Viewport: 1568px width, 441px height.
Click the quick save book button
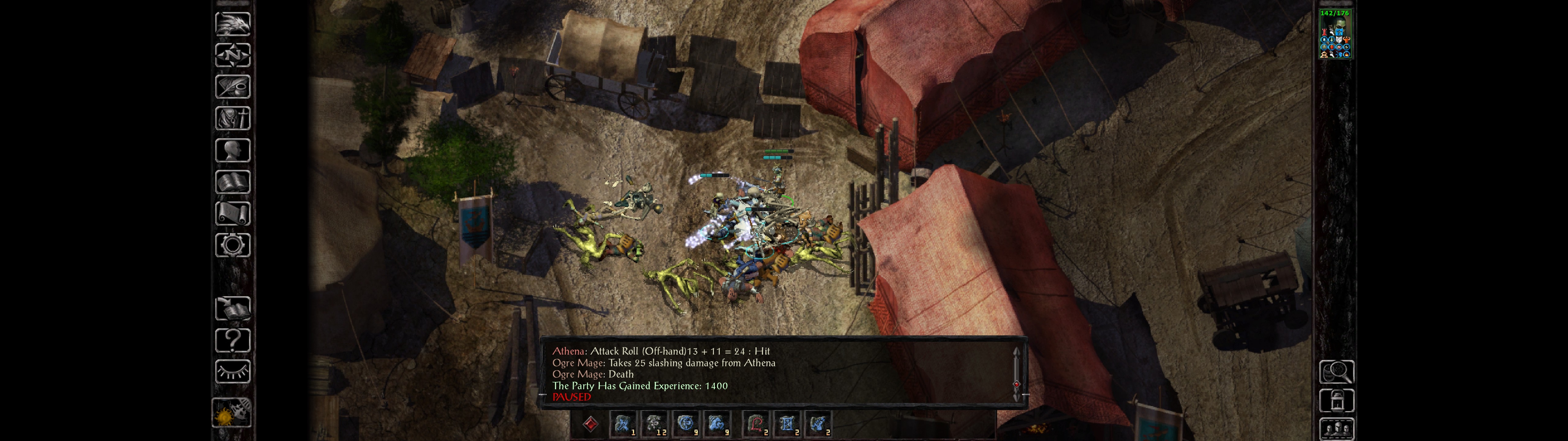pyautogui.click(x=232, y=308)
